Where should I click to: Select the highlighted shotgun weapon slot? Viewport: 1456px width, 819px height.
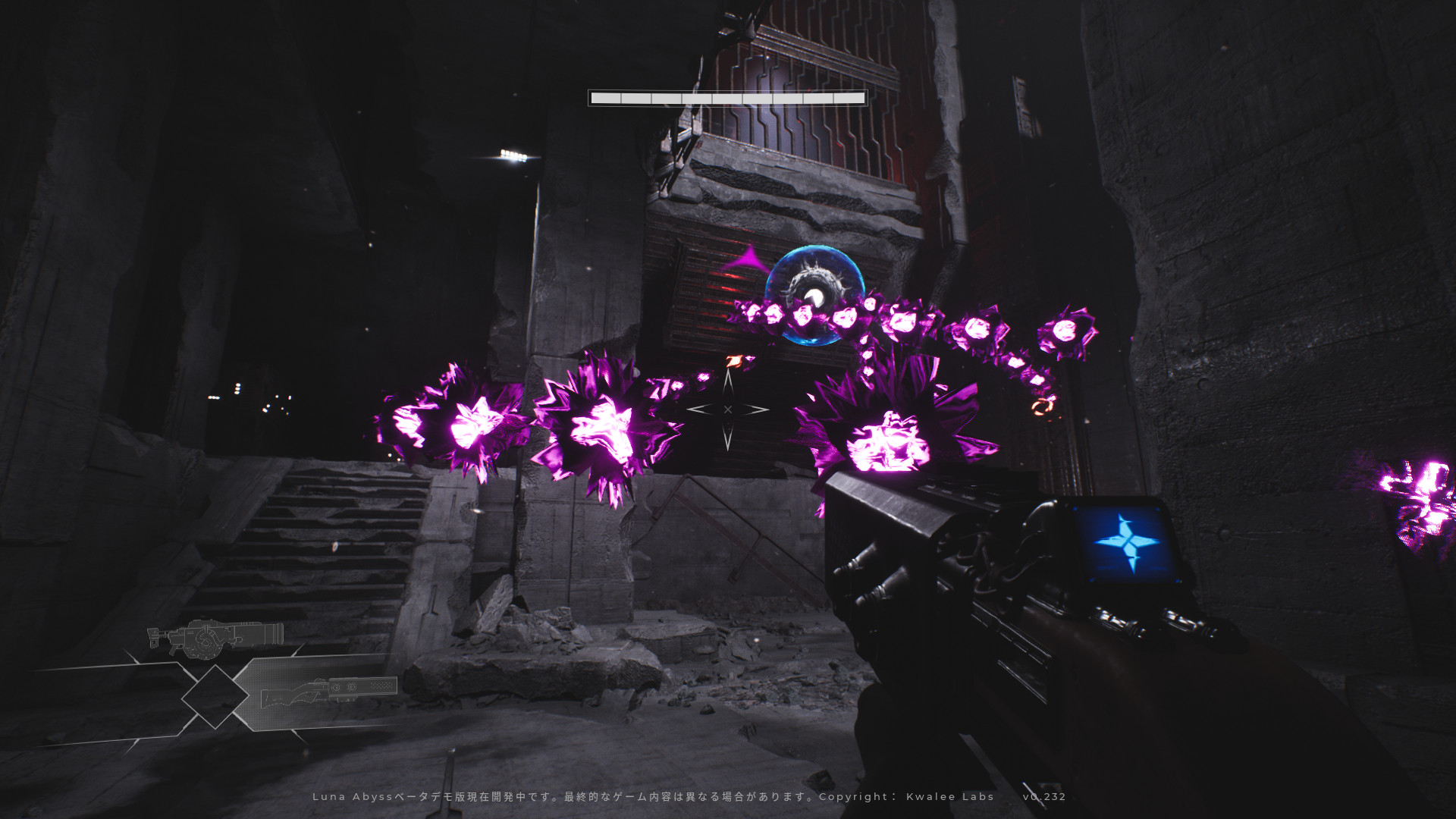pyautogui.click(x=328, y=692)
